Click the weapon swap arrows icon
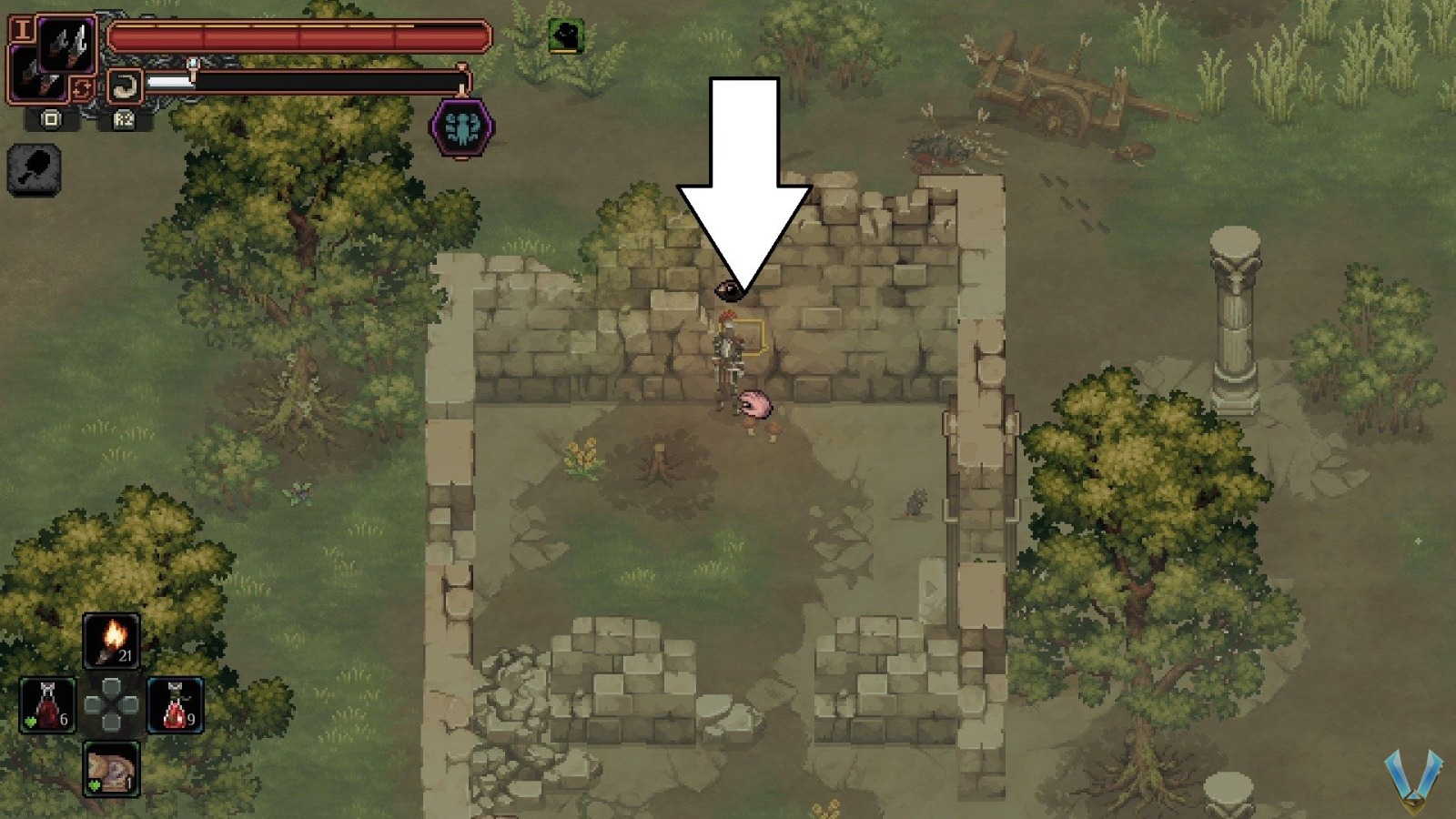This screenshot has height=819, width=1456. click(x=84, y=89)
